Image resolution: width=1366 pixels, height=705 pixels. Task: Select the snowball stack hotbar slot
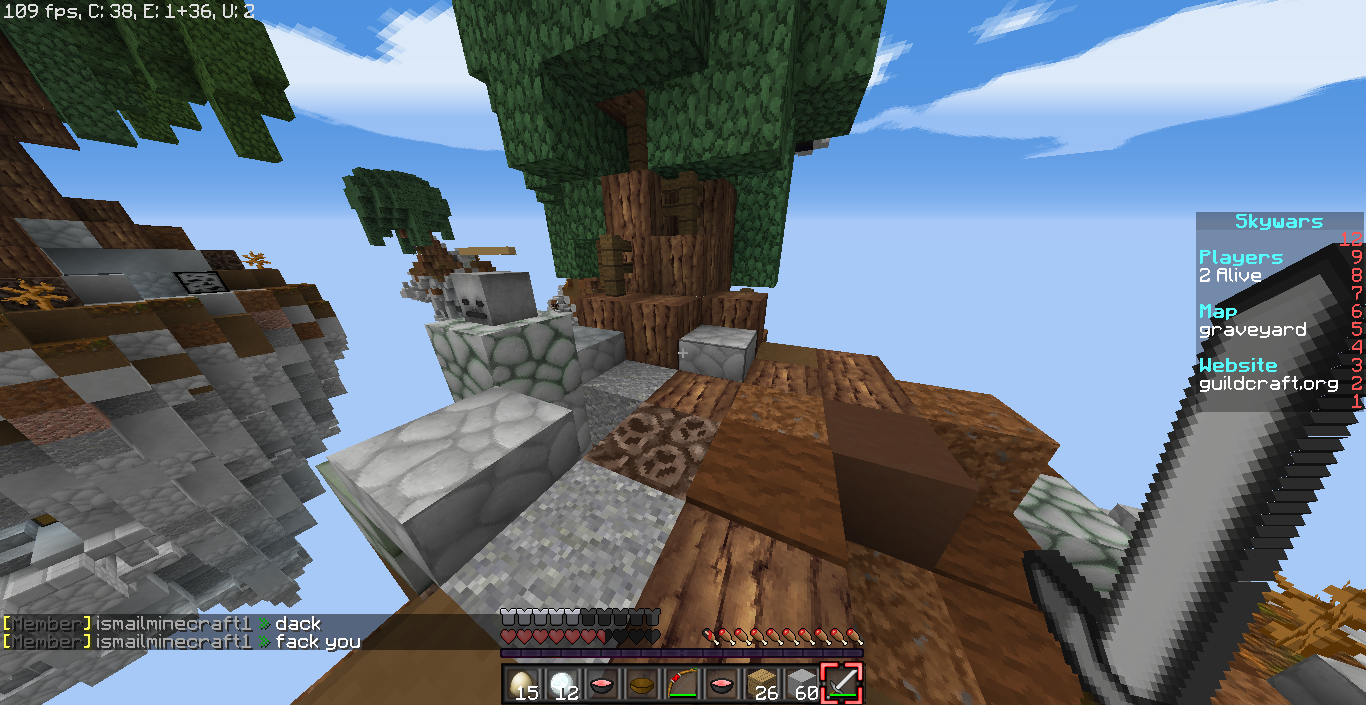[562, 684]
